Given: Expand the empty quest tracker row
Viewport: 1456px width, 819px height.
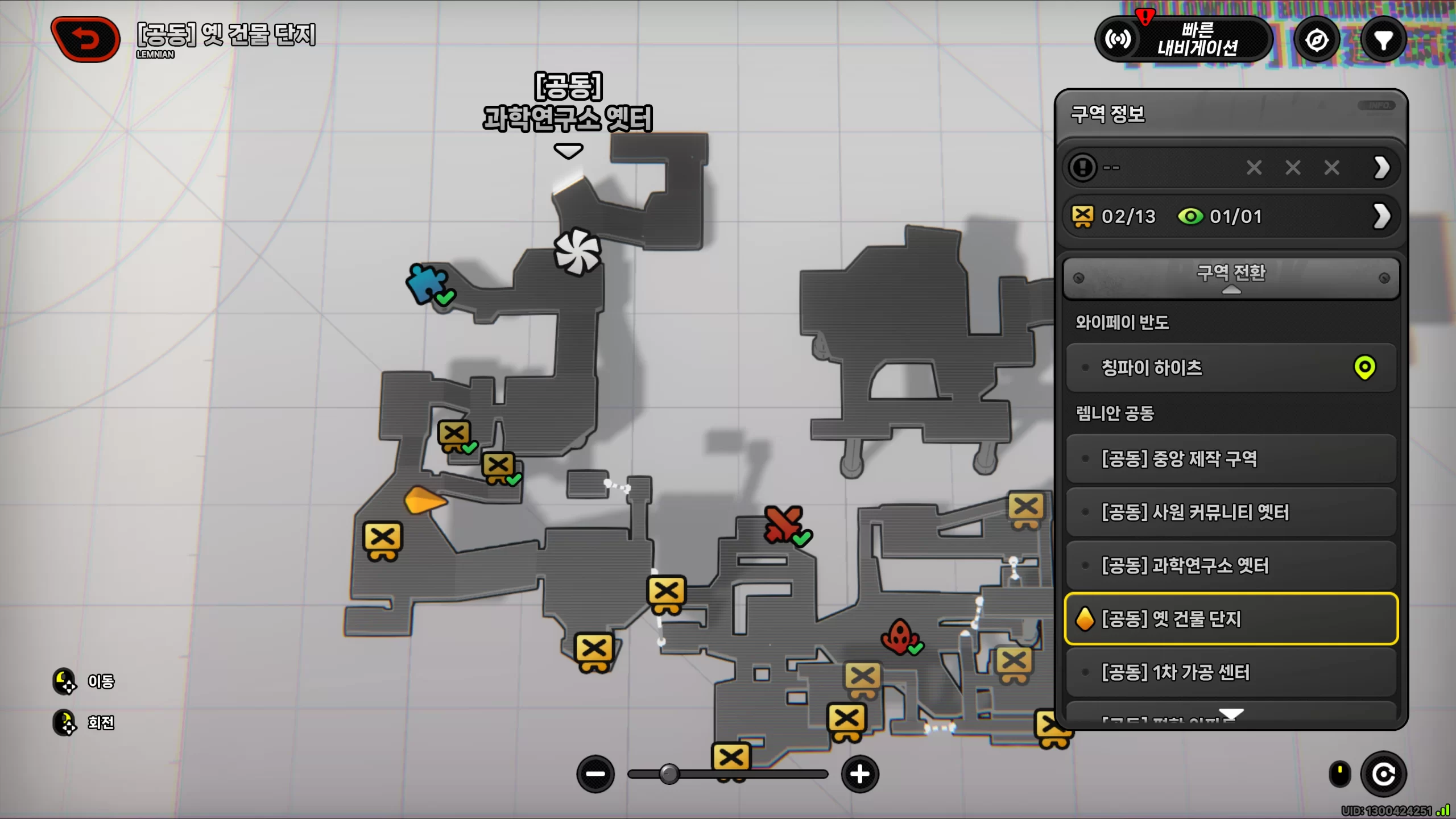Looking at the screenshot, I should [x=1382, y=168].
